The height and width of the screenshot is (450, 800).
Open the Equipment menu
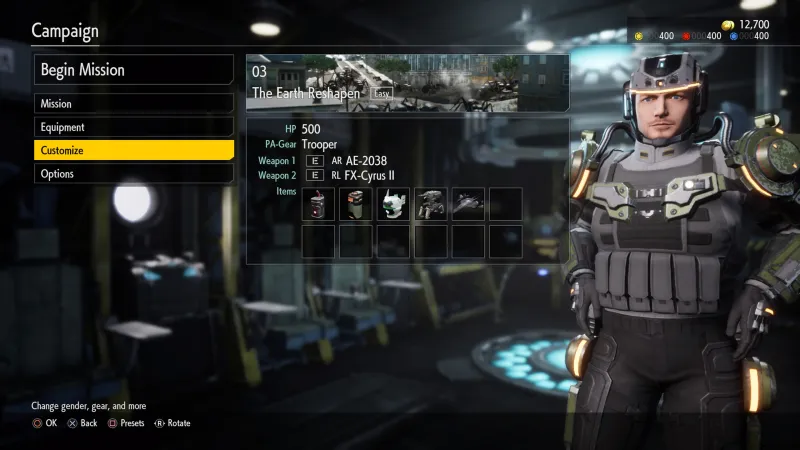click(134, 127)
